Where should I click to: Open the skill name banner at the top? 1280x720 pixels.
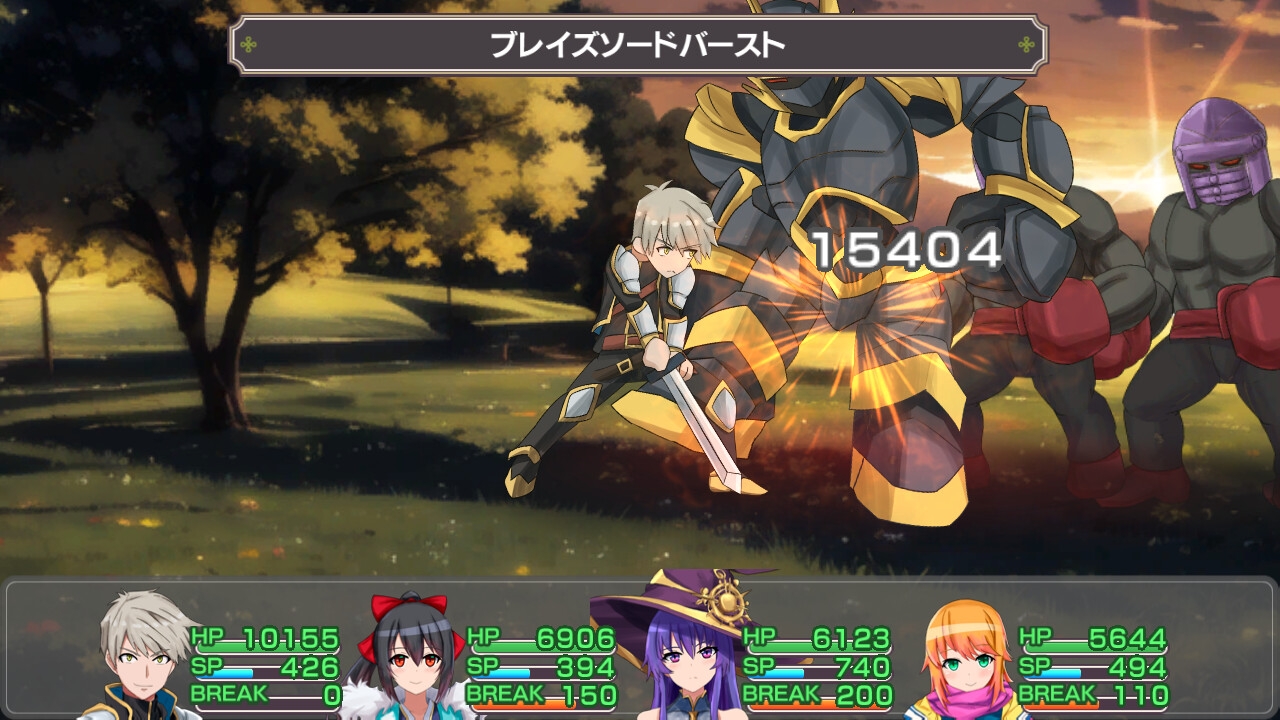(637, 43)
